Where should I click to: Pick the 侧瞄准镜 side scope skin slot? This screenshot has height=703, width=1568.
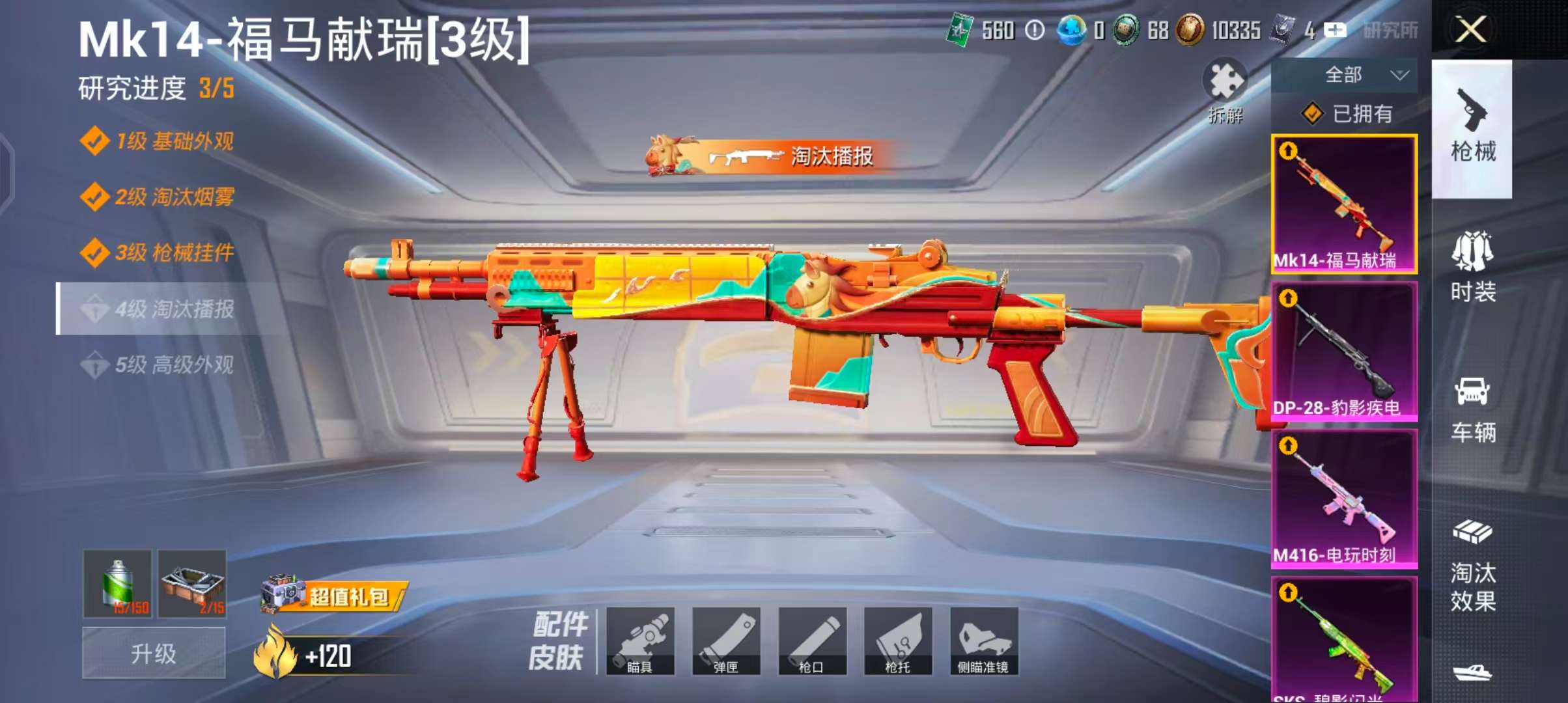coord(983,641)
